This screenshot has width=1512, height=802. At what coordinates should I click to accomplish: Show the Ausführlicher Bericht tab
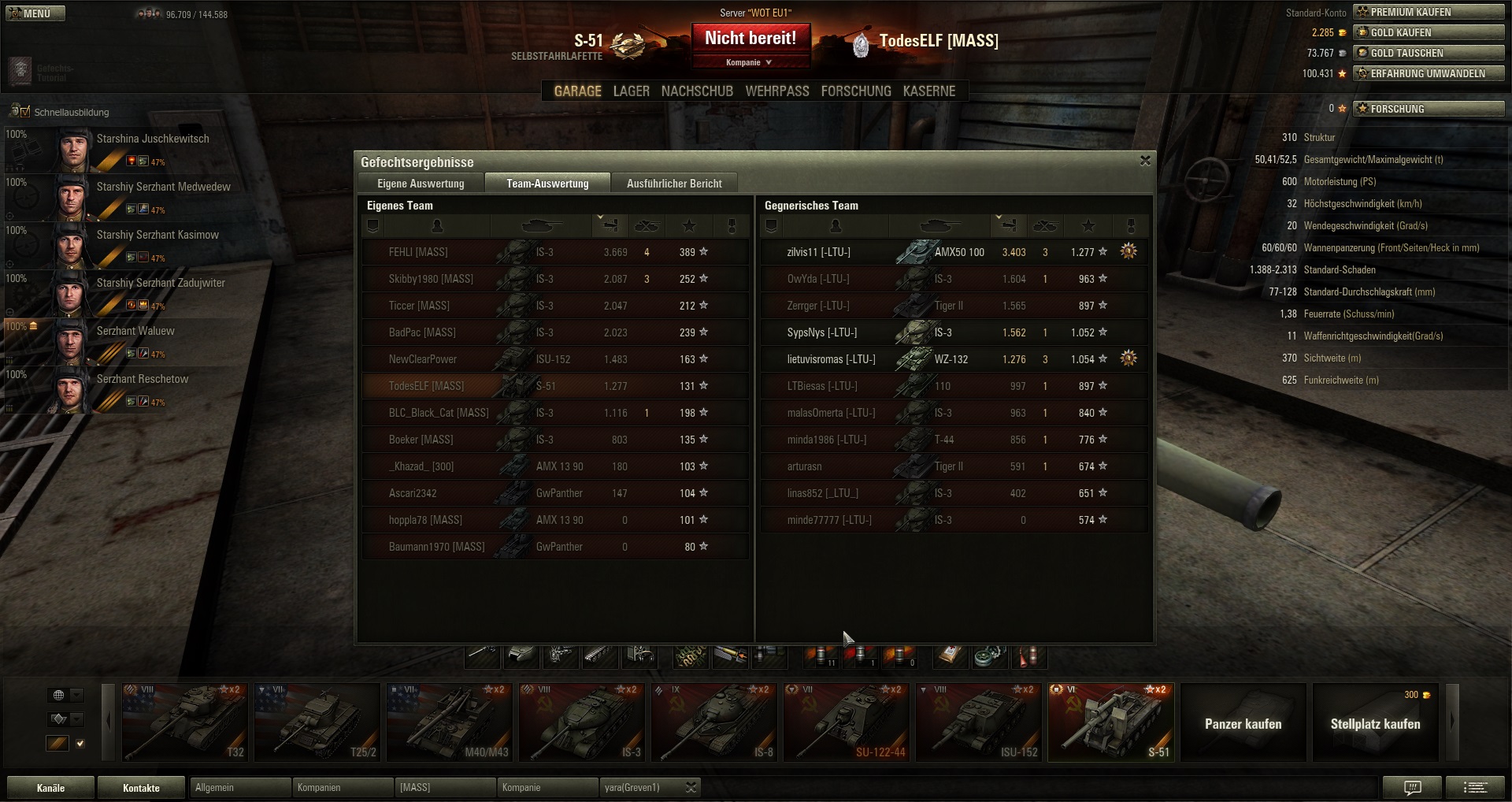point(674,184)
